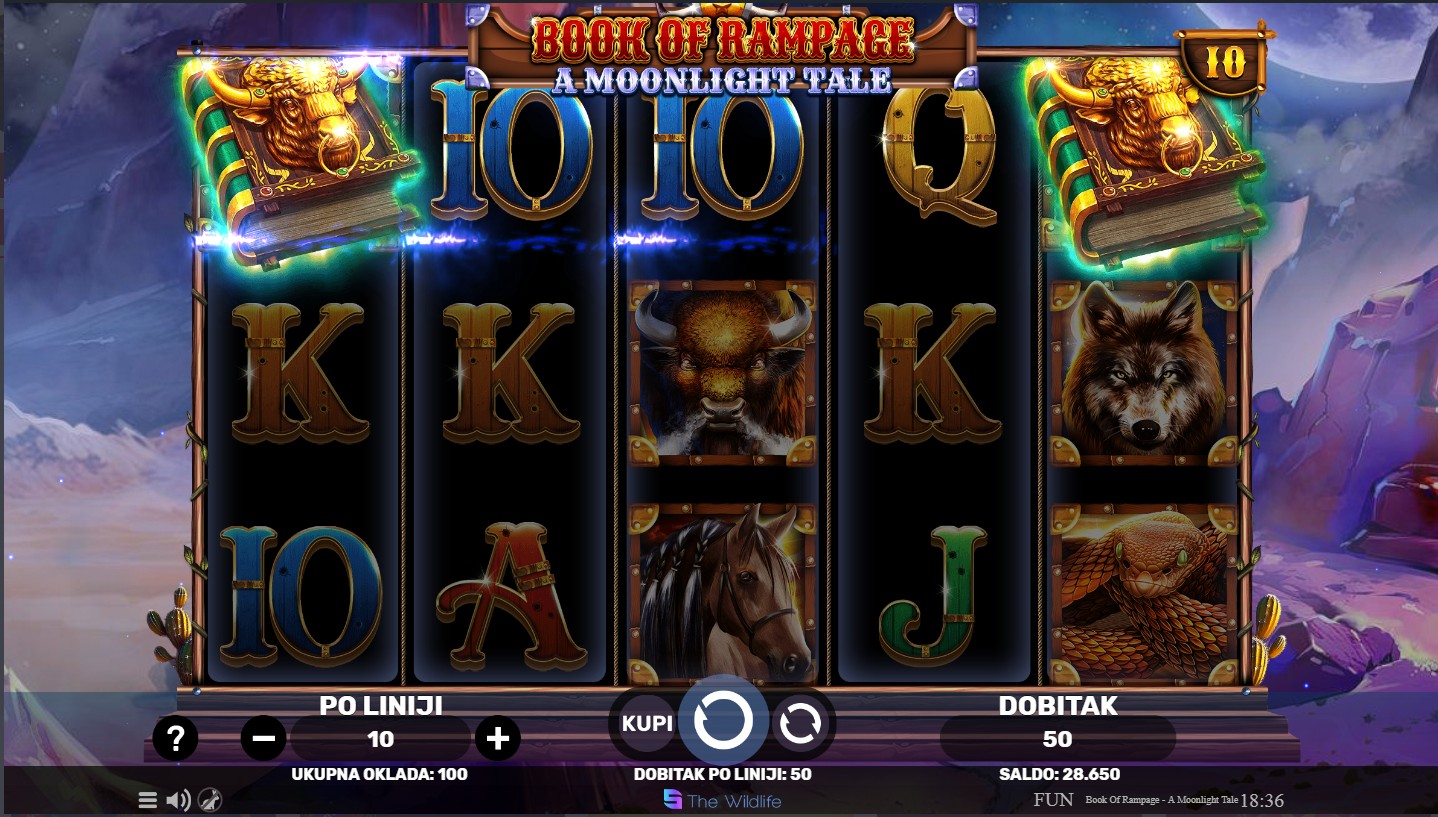Activate the autoplay double-arrow button
Viewport: 1438px width, 817px height.
click(x=800, y=723)
